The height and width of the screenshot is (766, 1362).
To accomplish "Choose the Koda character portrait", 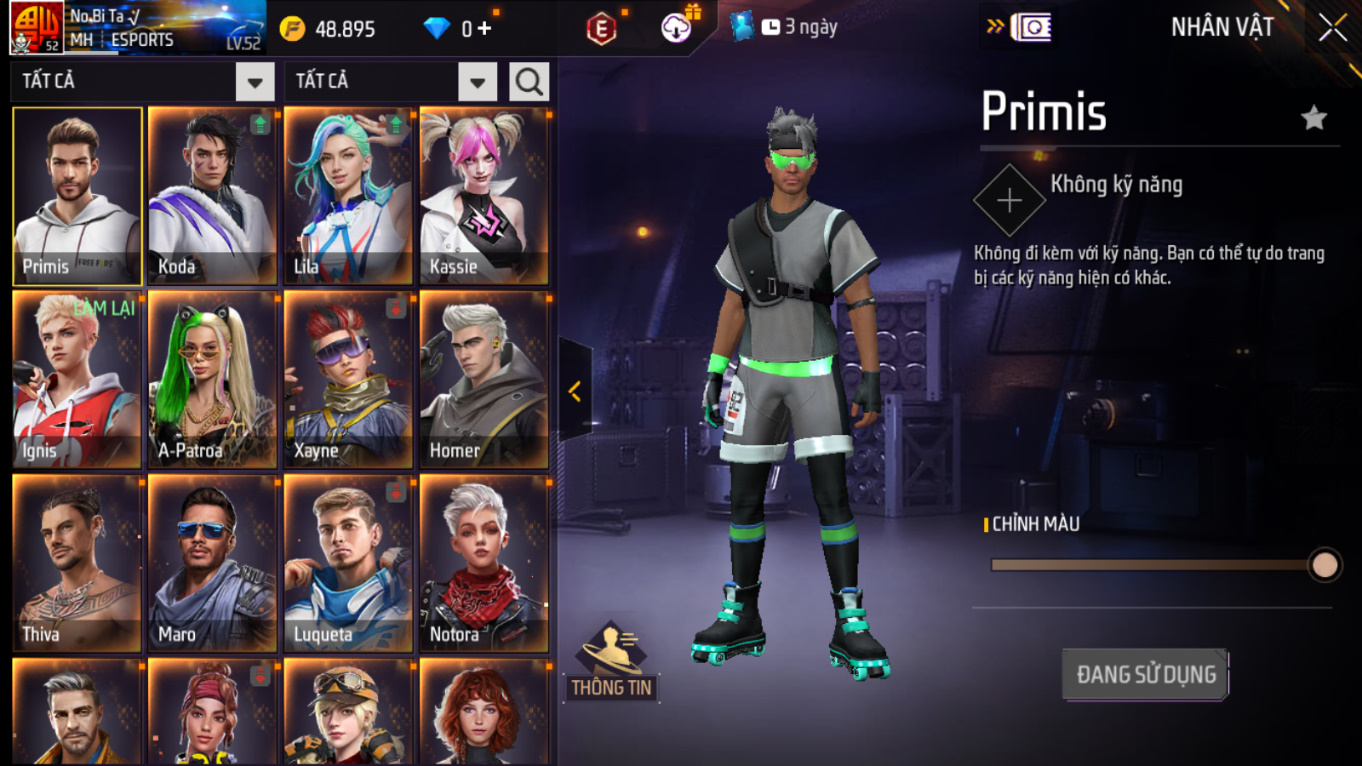I will [213, 197].
